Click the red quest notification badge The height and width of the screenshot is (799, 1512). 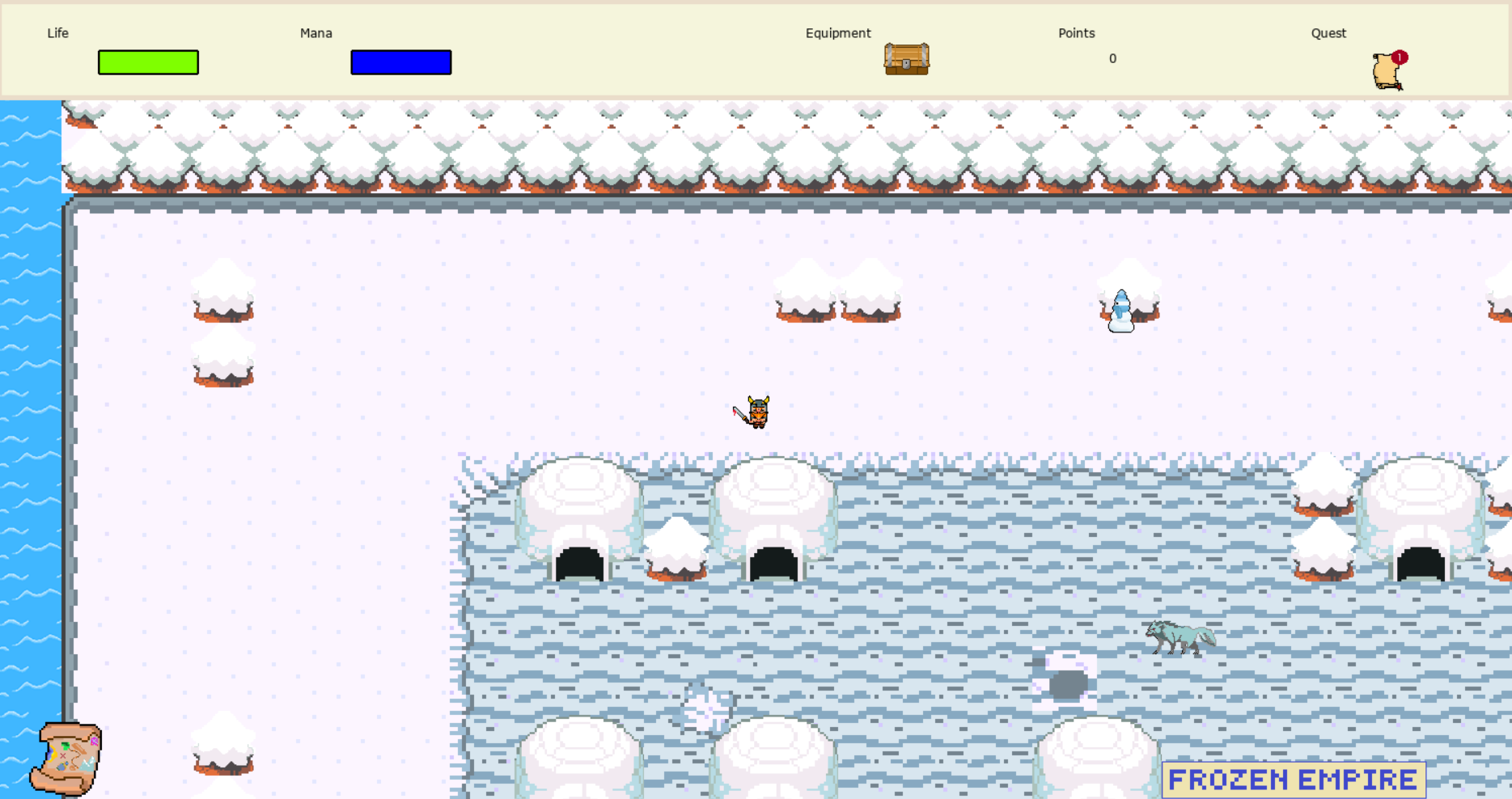click(x=1399, y=56)
